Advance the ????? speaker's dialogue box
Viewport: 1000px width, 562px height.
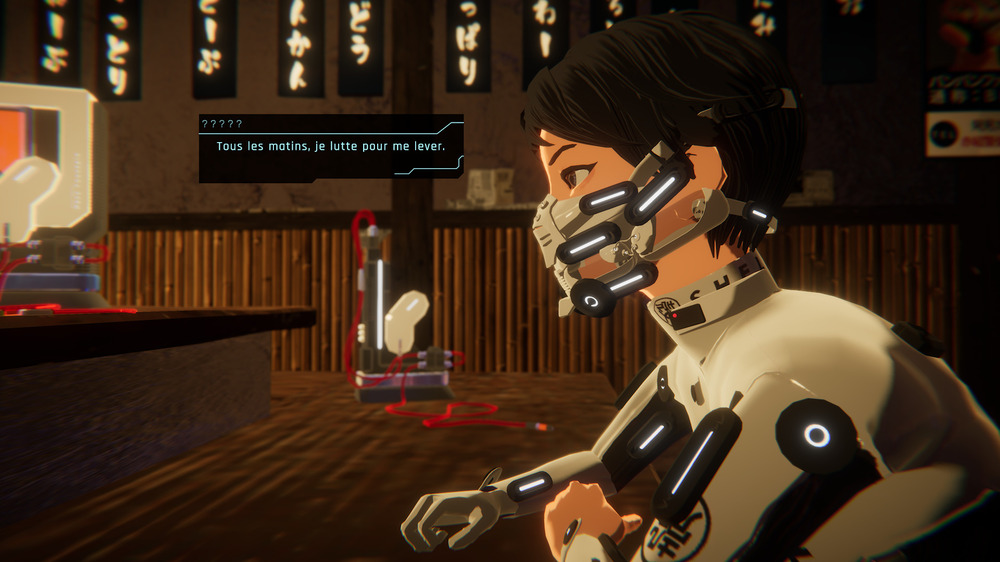pos(330,148)
